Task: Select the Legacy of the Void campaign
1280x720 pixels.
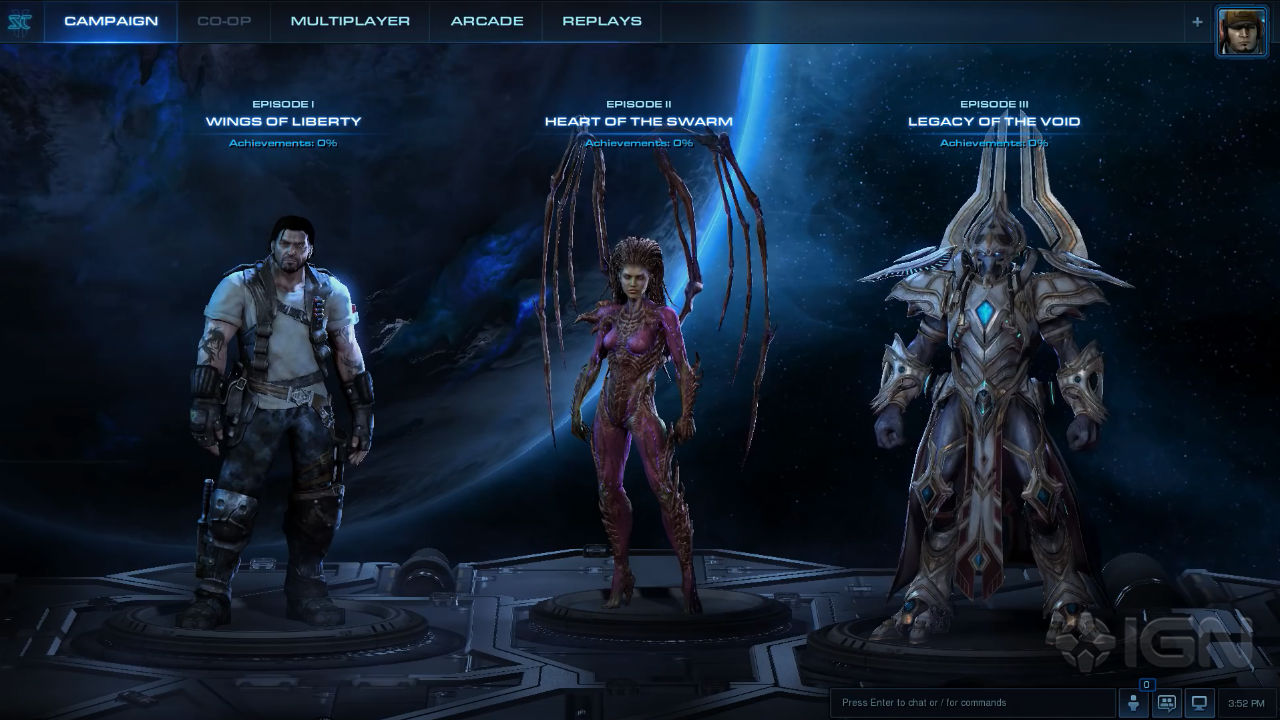Action: pos(993,122)
